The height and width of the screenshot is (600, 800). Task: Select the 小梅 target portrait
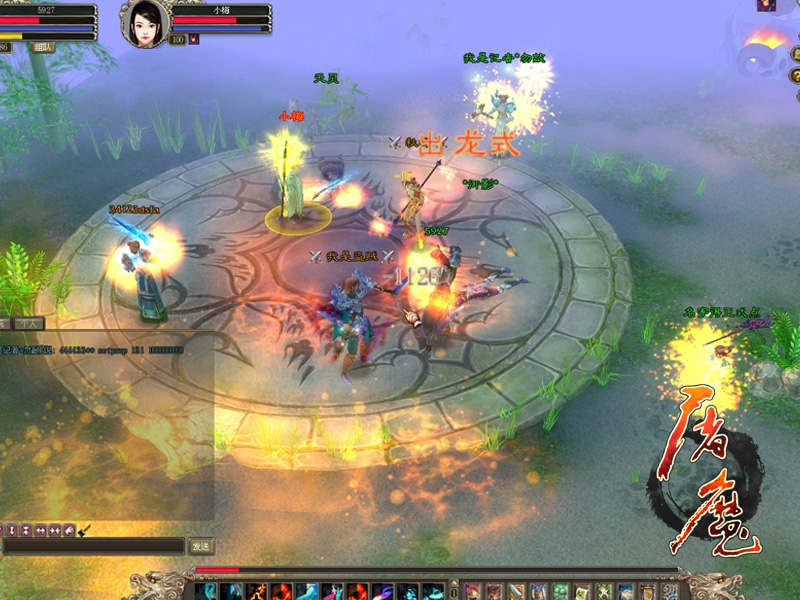click(x=144, y=23)
